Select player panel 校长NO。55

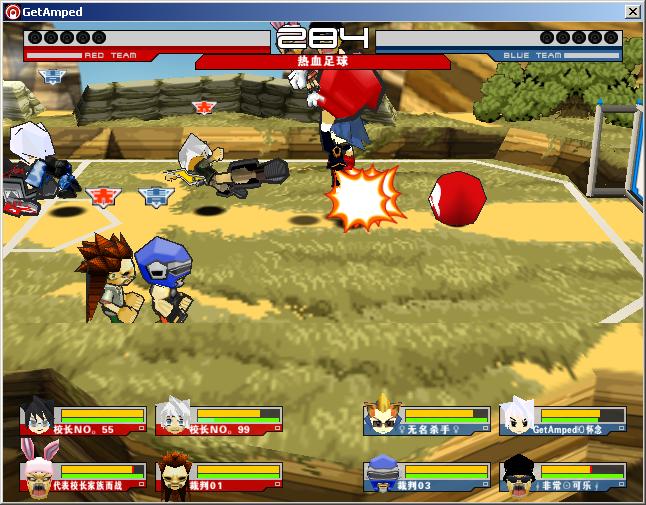click(83, 420)
